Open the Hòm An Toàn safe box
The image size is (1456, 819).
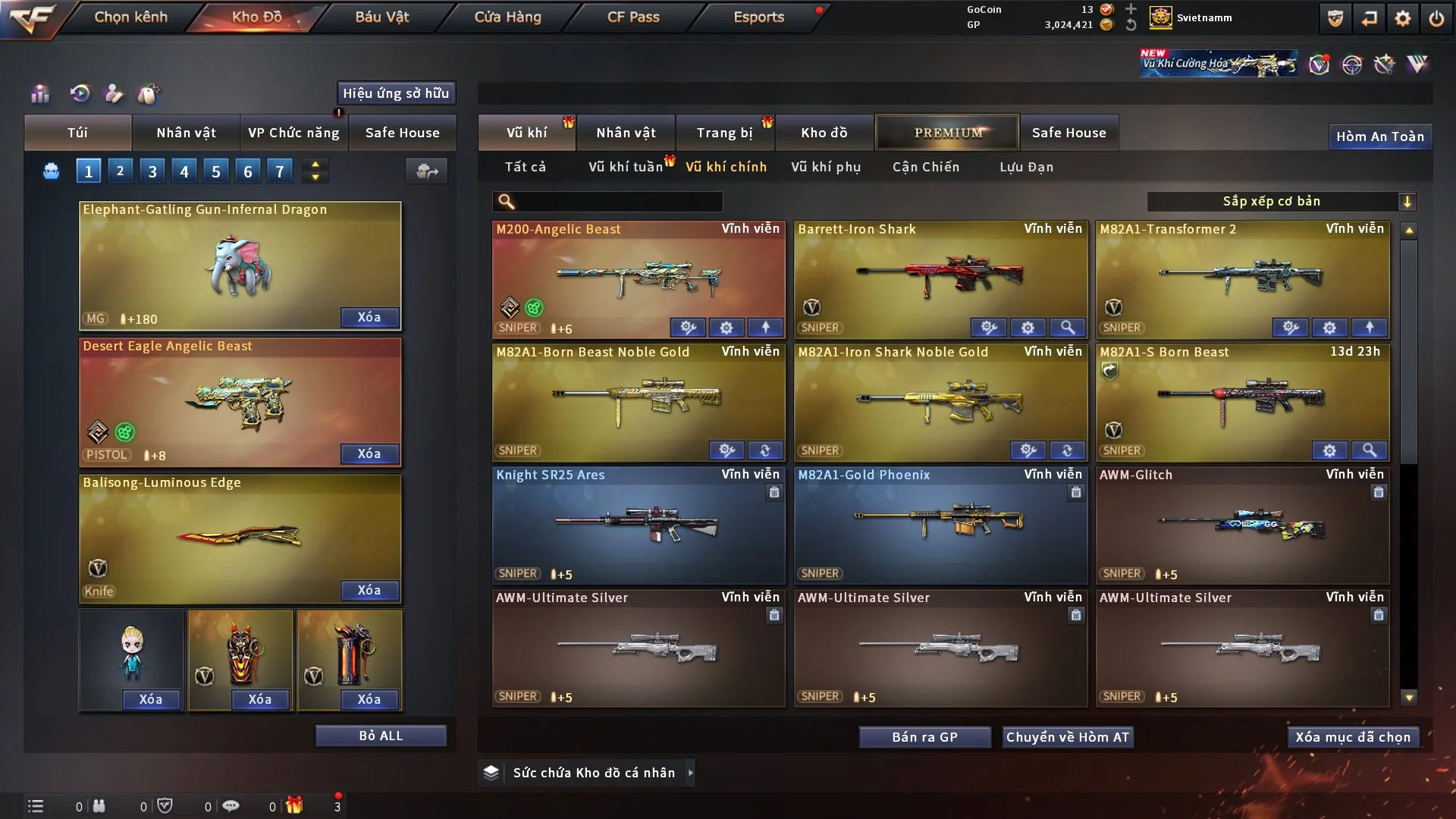pos(1379,136)
